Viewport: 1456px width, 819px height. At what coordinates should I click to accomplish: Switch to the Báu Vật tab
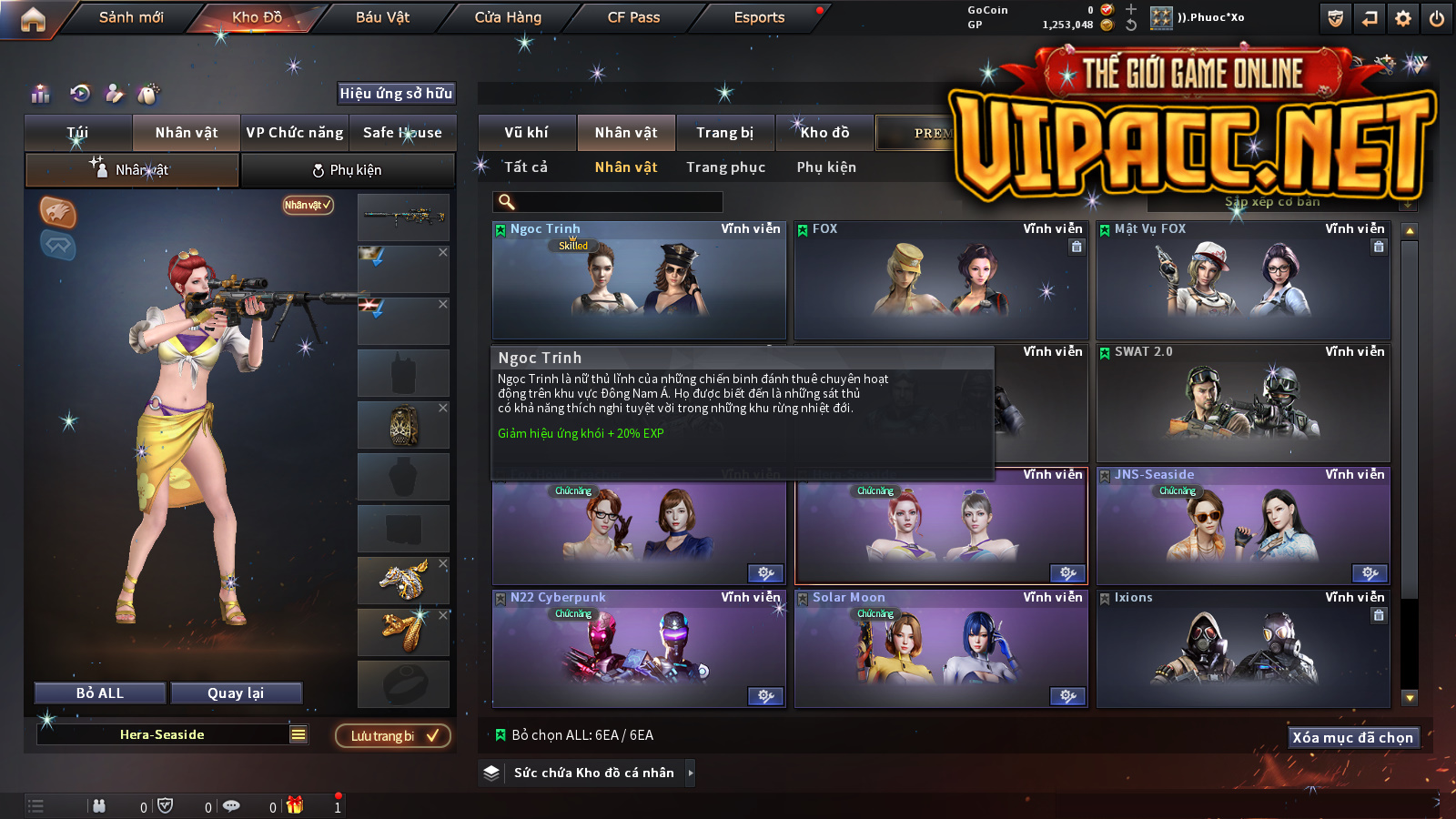pyautogui.click(x=382, y=17)
